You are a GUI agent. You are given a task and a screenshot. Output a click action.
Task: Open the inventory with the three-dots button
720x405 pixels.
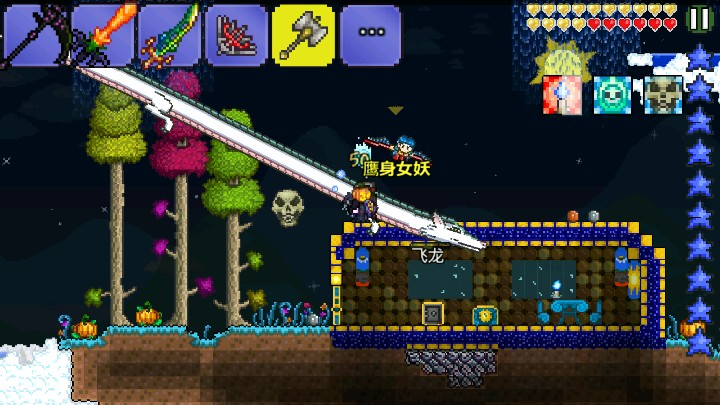coord(370,35)
